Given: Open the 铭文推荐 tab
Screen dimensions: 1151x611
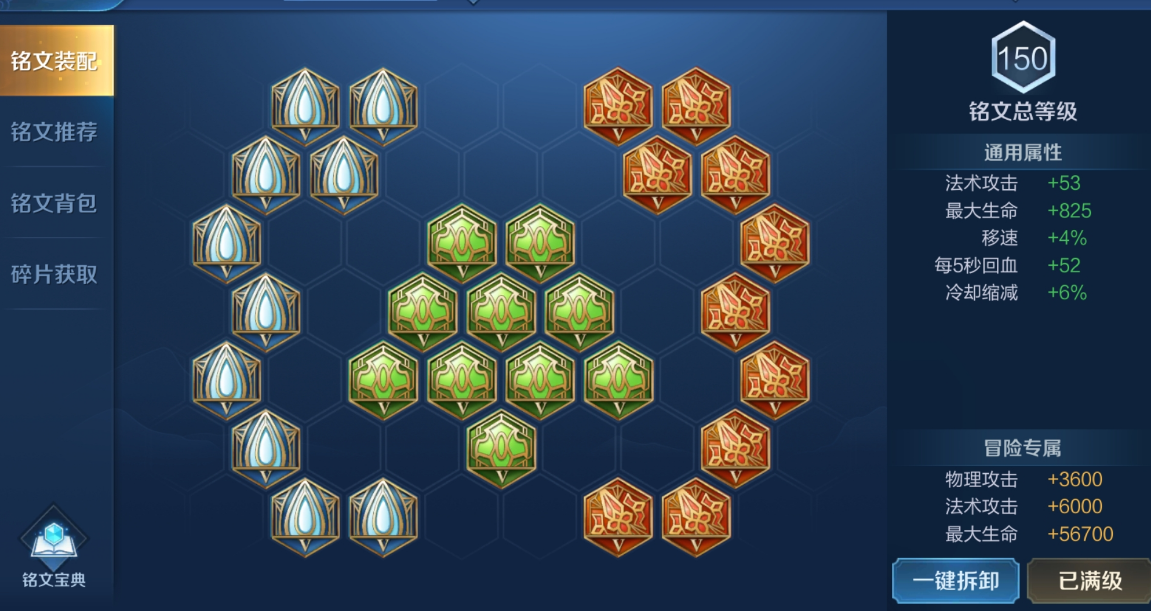Looking at the screenshot, I should [x=55, y=132].
